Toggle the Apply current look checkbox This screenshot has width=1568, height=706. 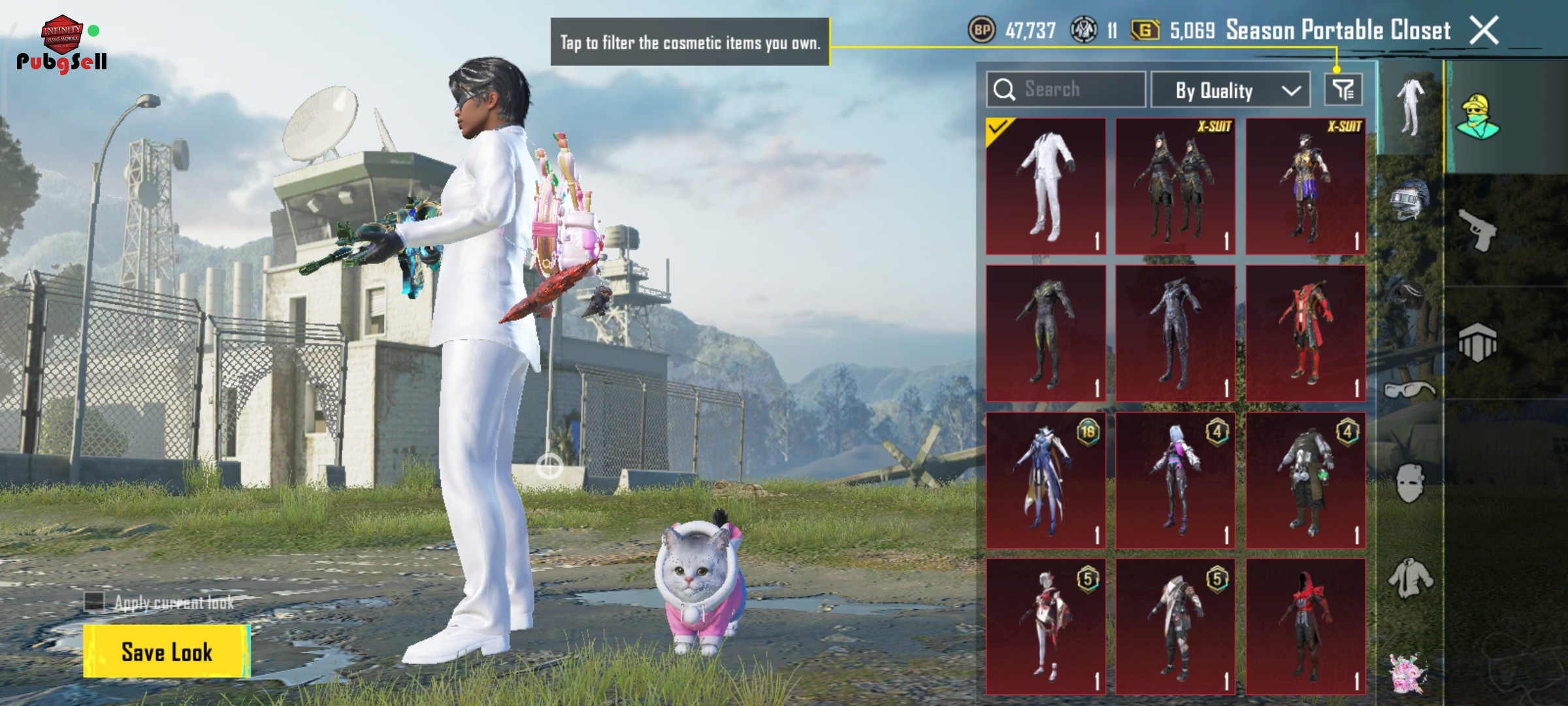tap(94, 601)
